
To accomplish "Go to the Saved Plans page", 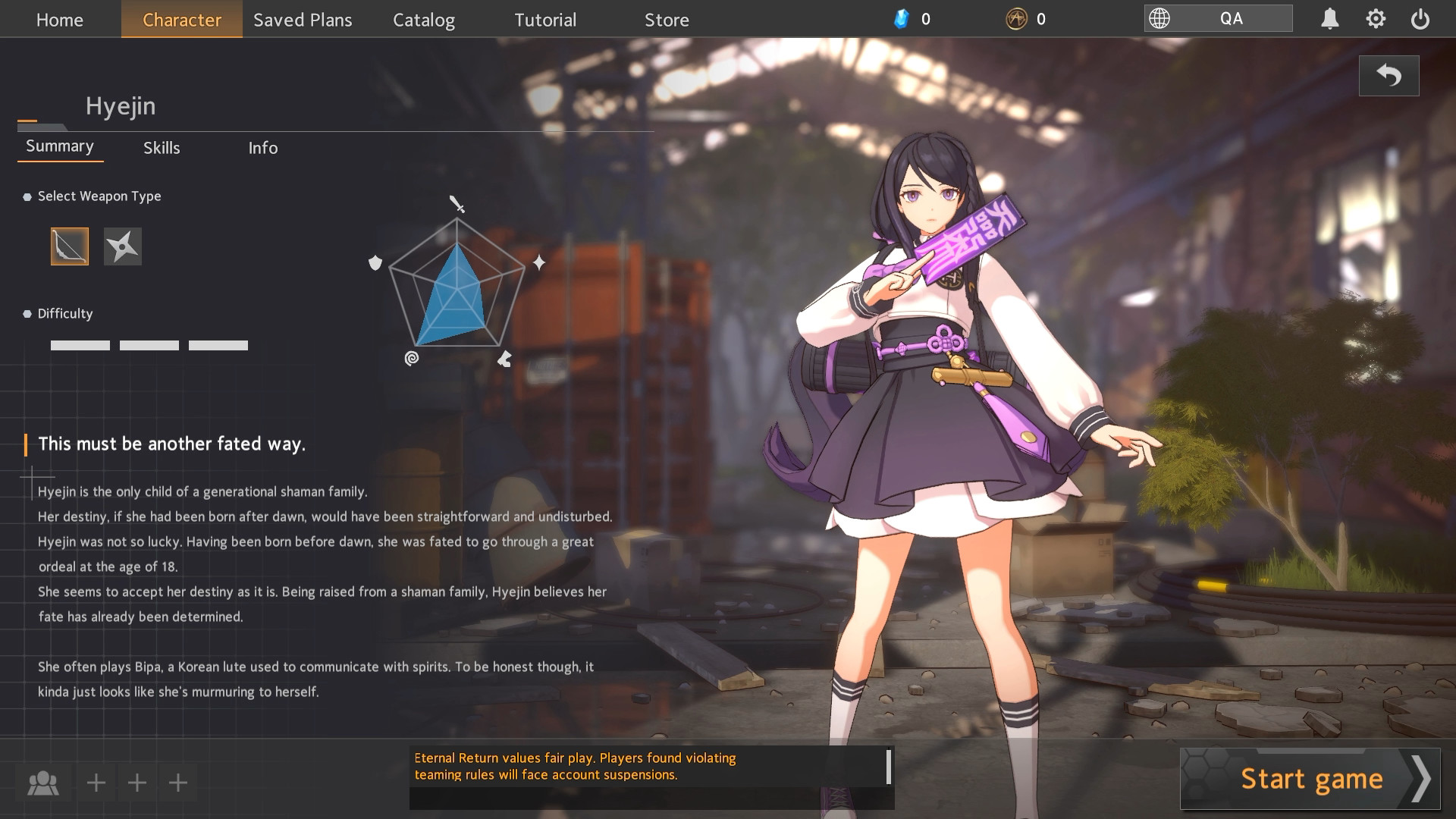I will click(x=303, y=20).
